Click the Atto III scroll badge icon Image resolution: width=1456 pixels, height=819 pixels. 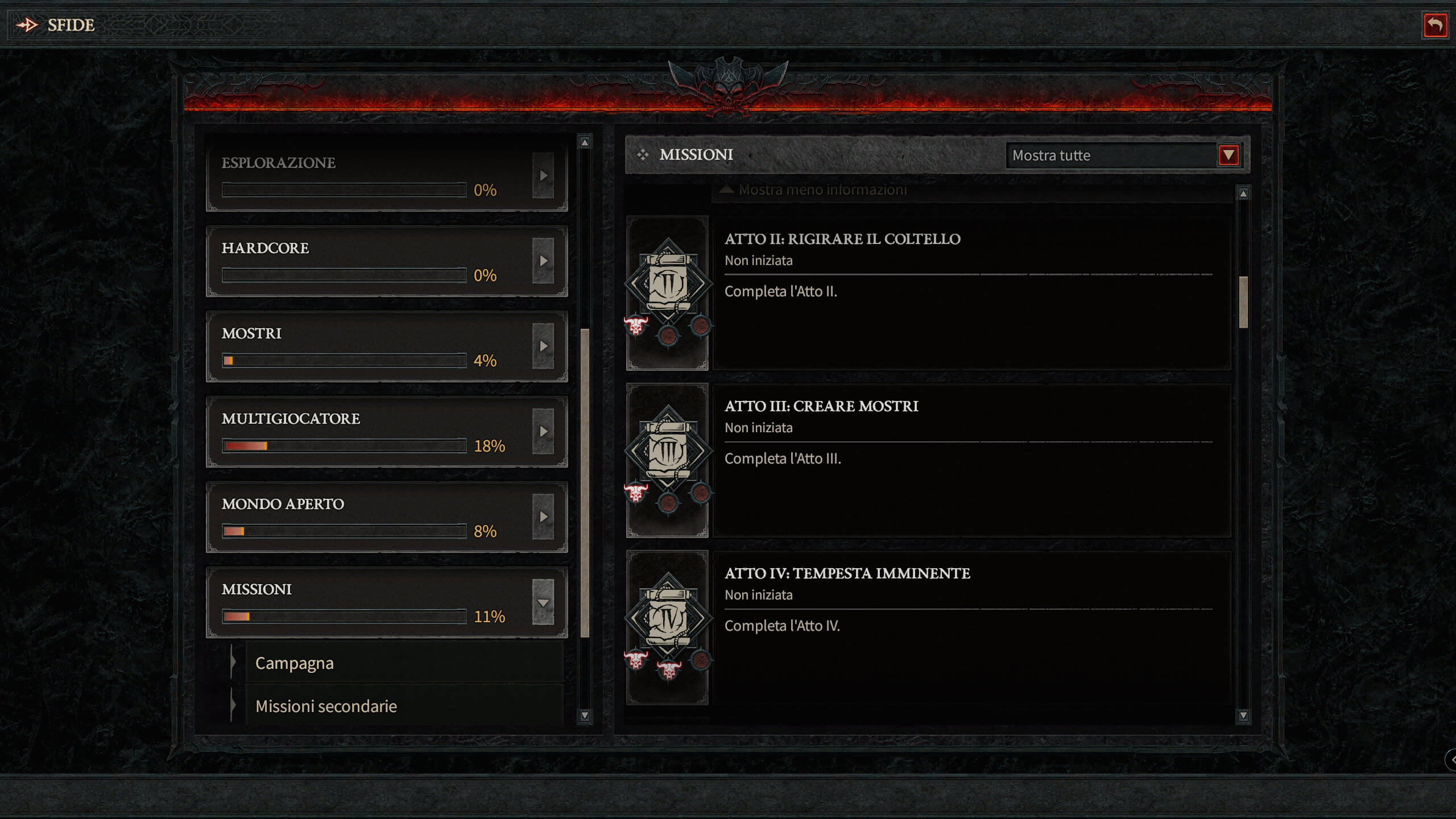(x=668, y=453)
